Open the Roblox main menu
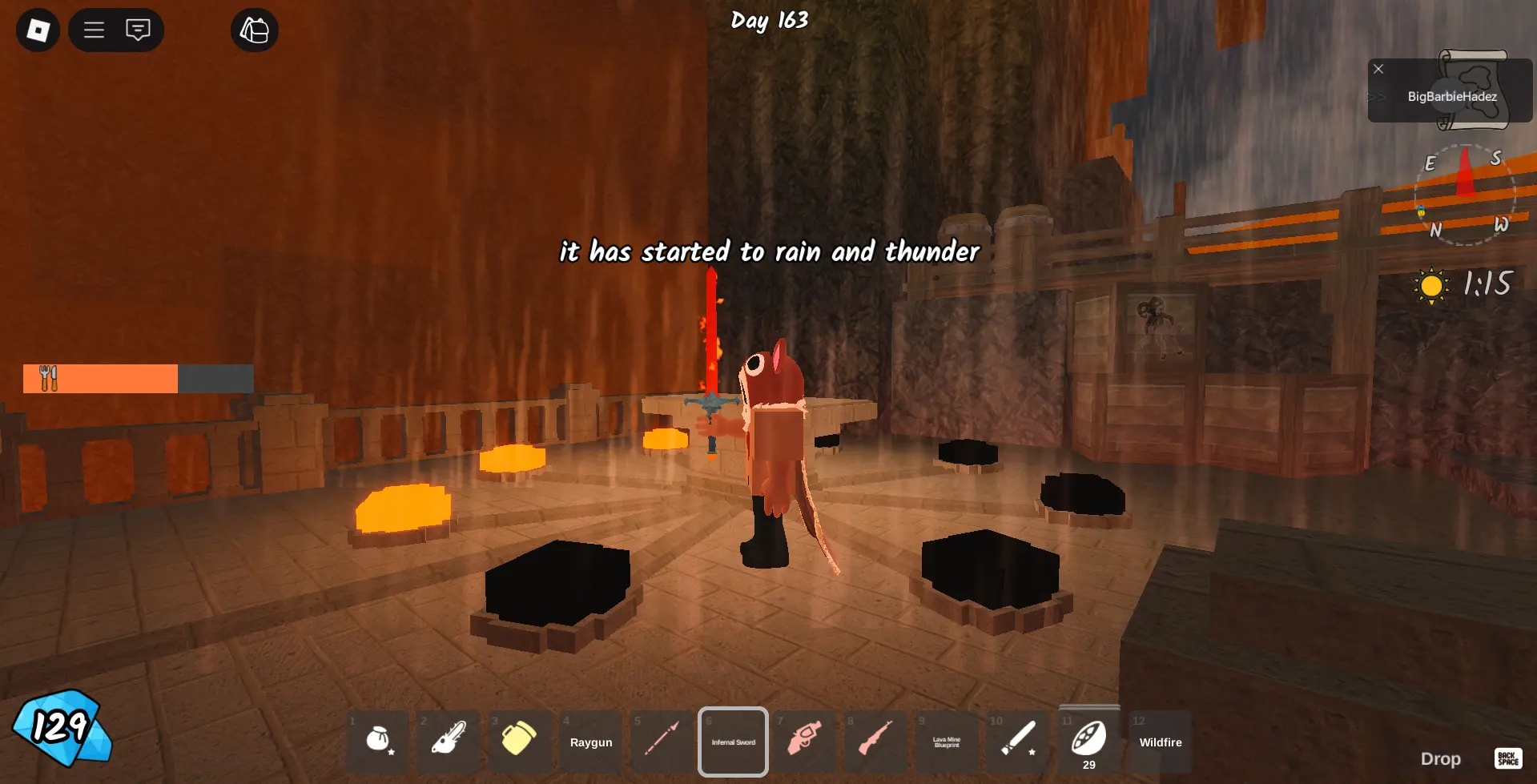The height and width of the screenshot is (784, 1537). pos(38,30)
